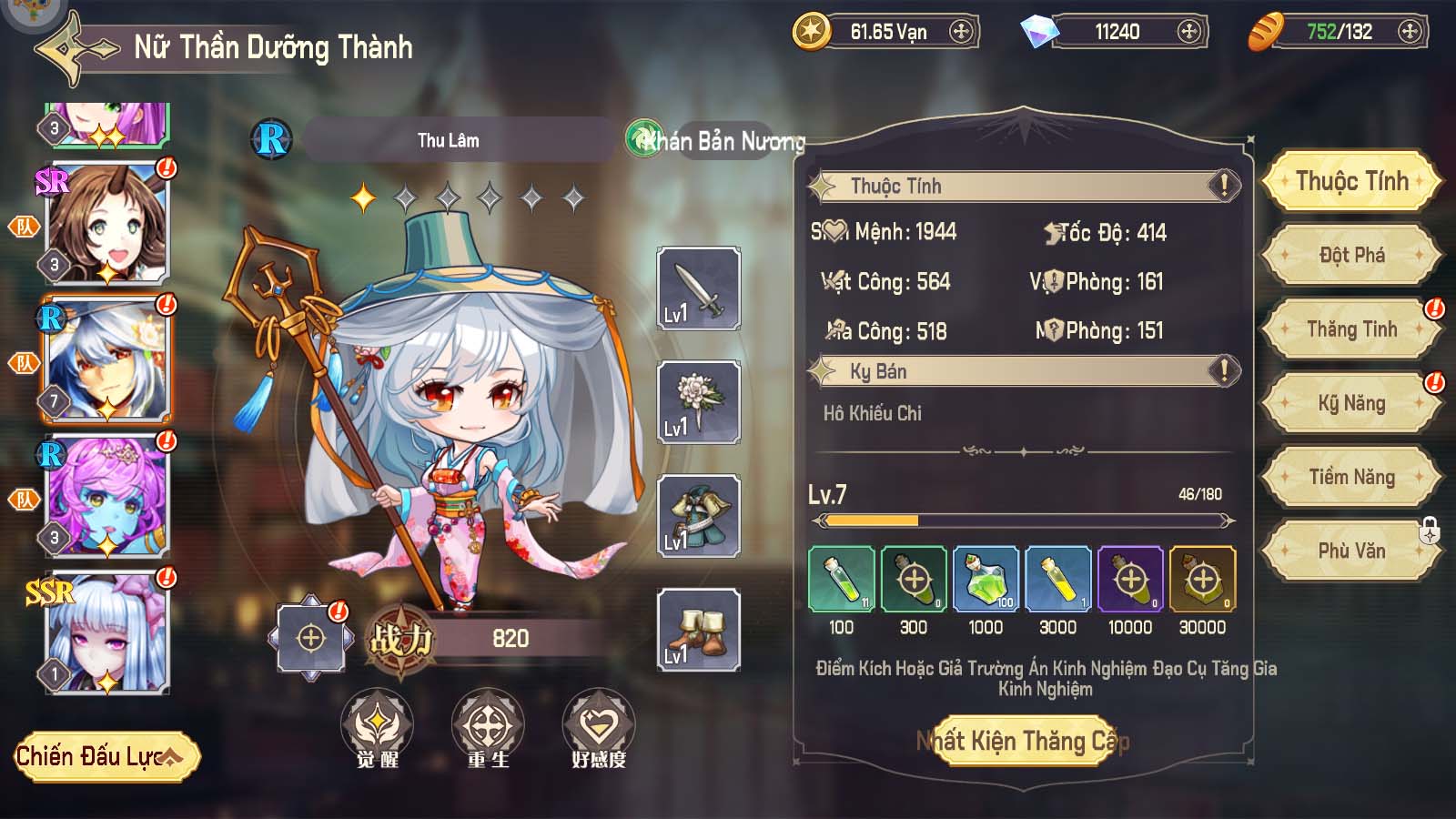Image resolution: width=1456 pixels, height=819 pixels.
Task: Open the Đột Phá tab
Action: click(x=1351, y=255)
